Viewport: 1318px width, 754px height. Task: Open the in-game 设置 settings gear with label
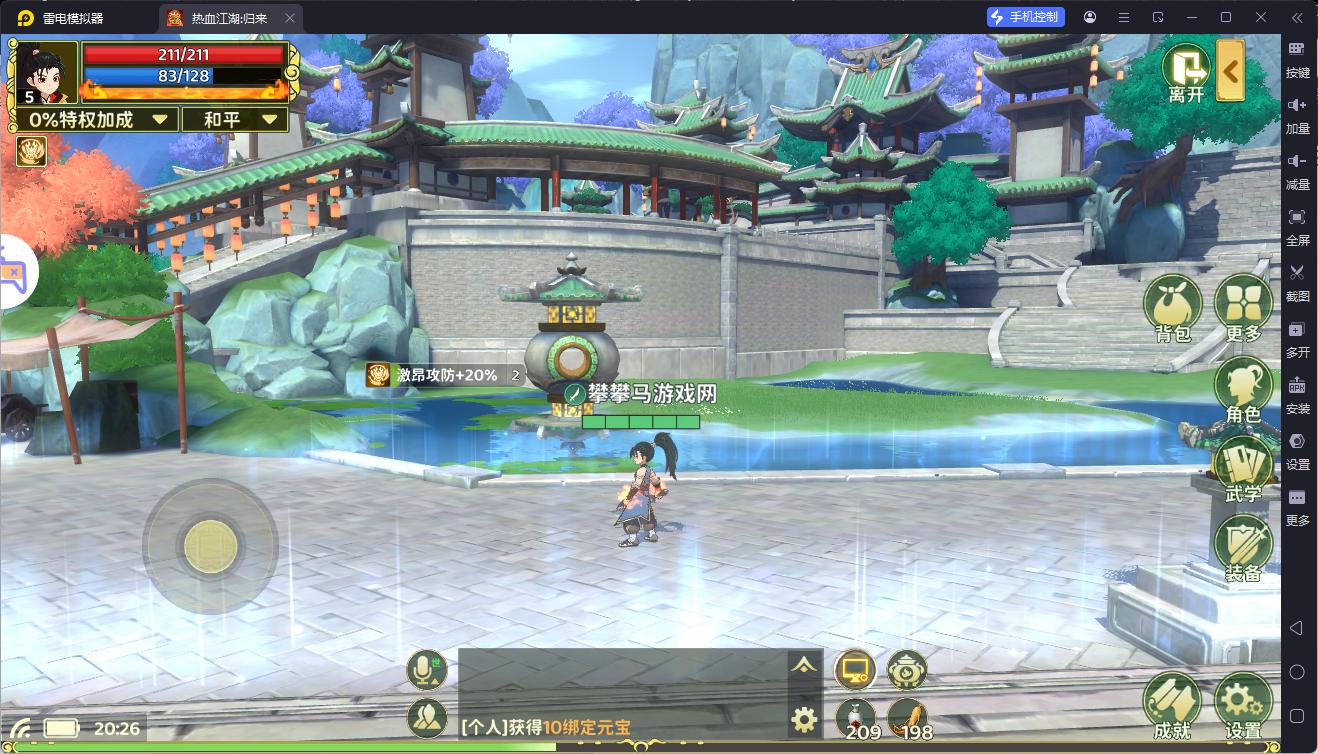pyautogui.click(x=1243, y=706)
